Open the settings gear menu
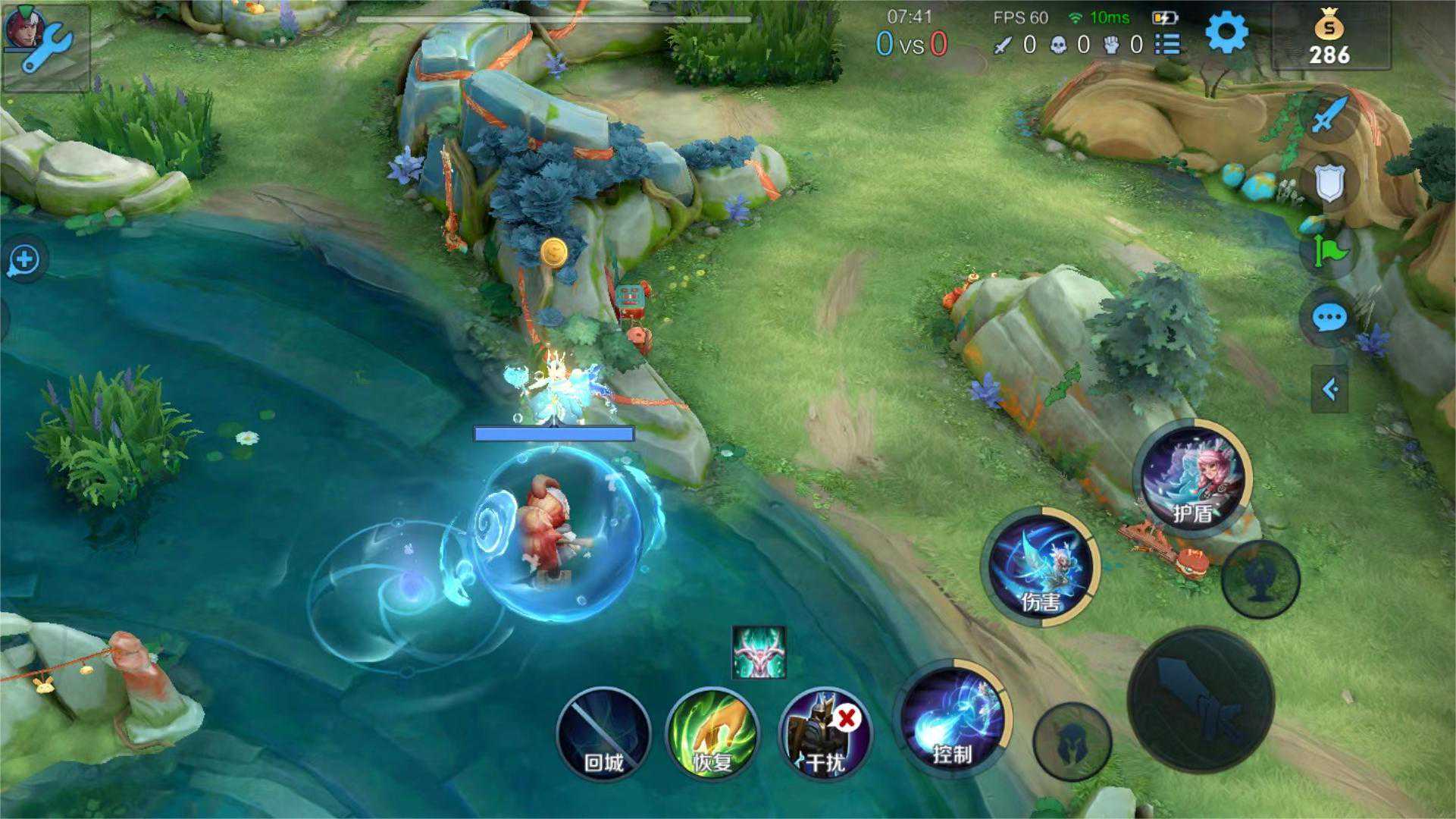The image size is (1456, 819). pyautogui.click(x=1226, y=33)
